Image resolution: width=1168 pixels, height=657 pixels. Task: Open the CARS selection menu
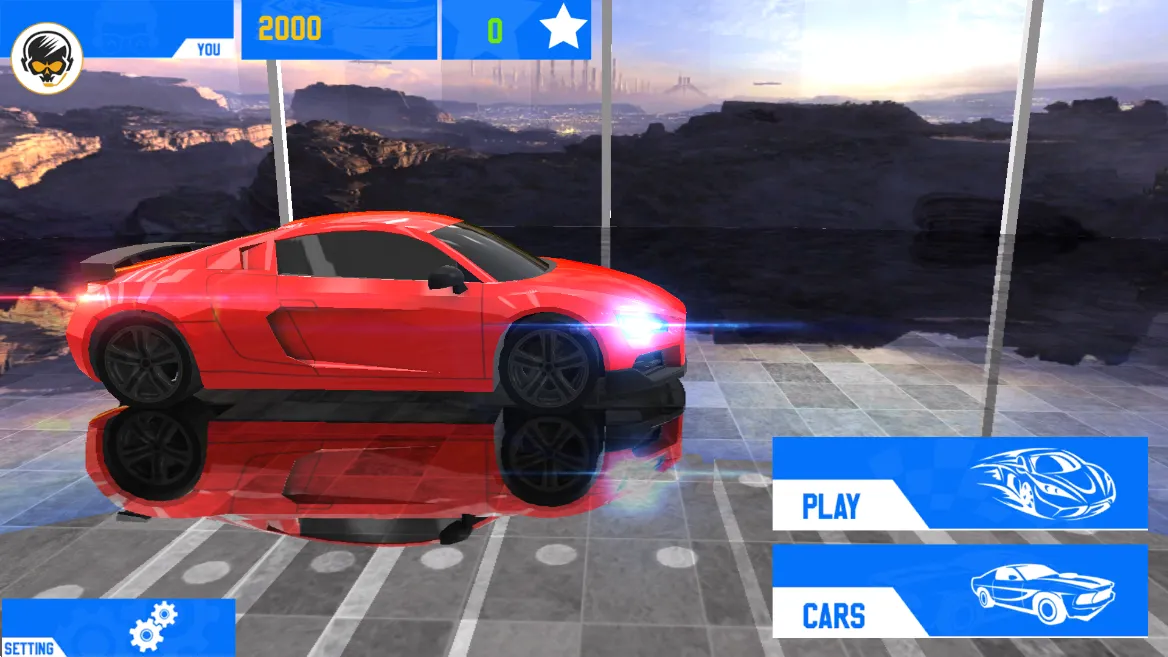[958, 591]
